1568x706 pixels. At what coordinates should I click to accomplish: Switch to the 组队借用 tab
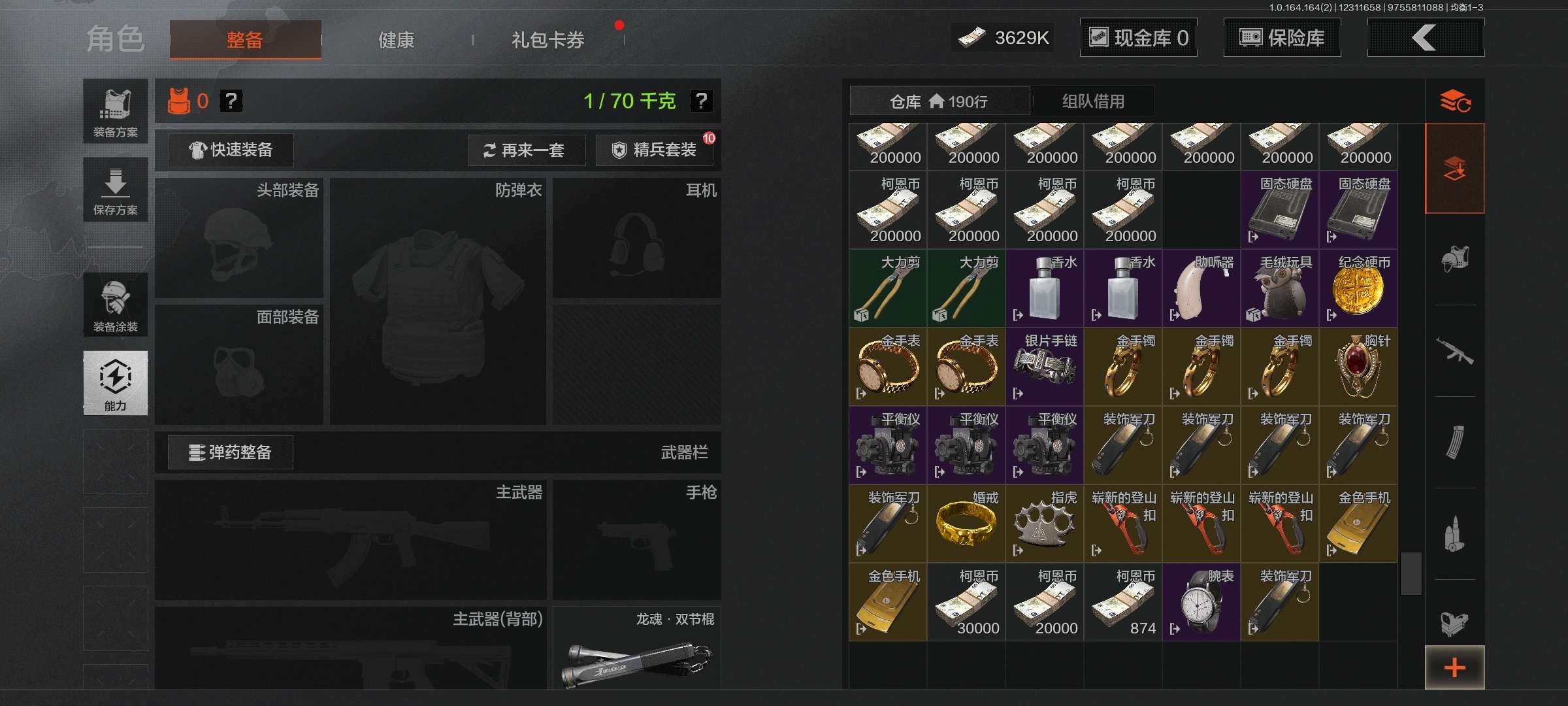point(1092,101)
